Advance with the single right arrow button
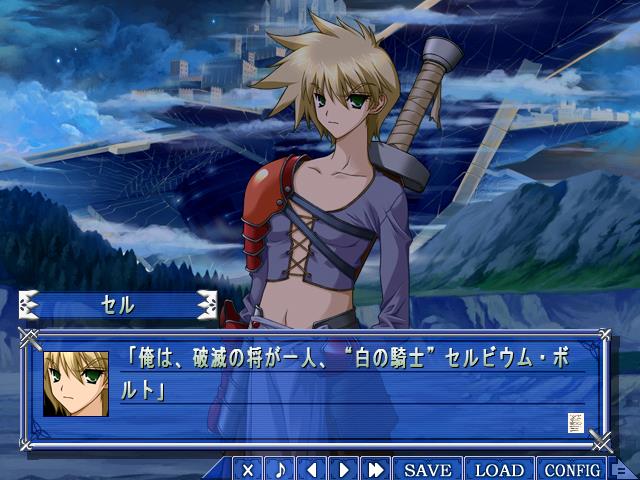The height and width of the screenshot is (480, 640). 344,469
